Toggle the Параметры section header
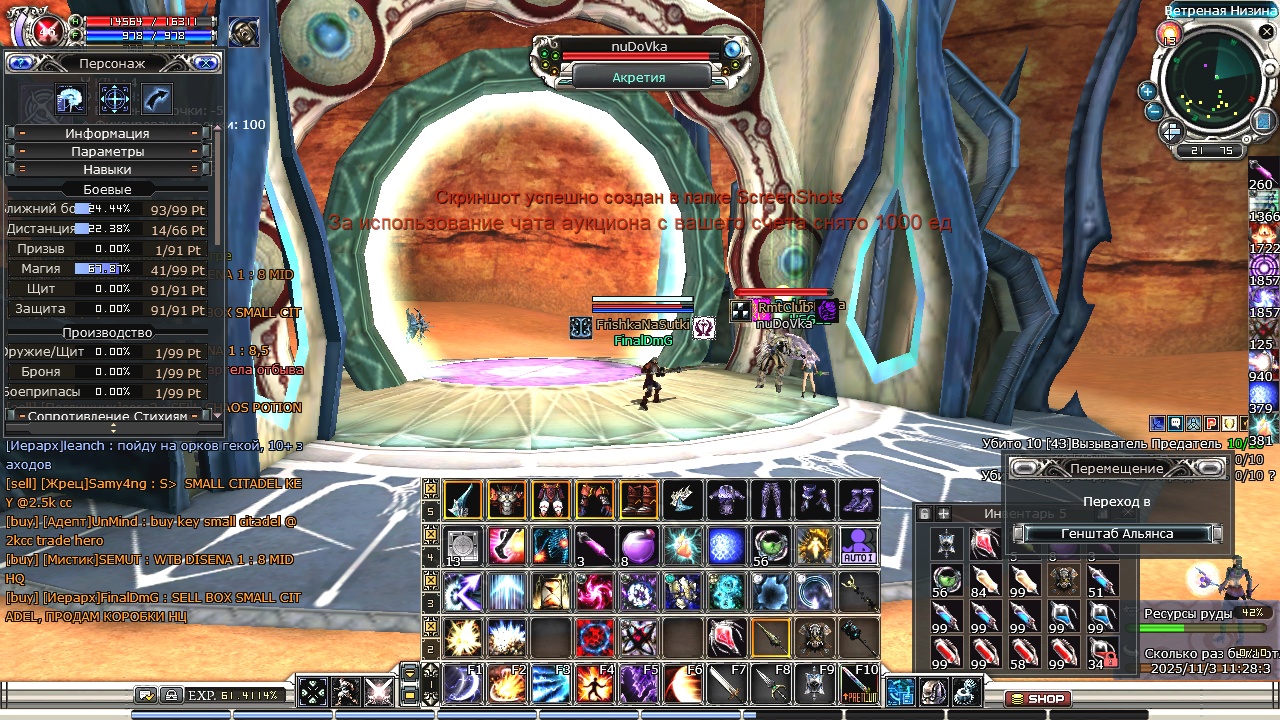The width and height of the screenshot is (1280, 720). [107, 151]
